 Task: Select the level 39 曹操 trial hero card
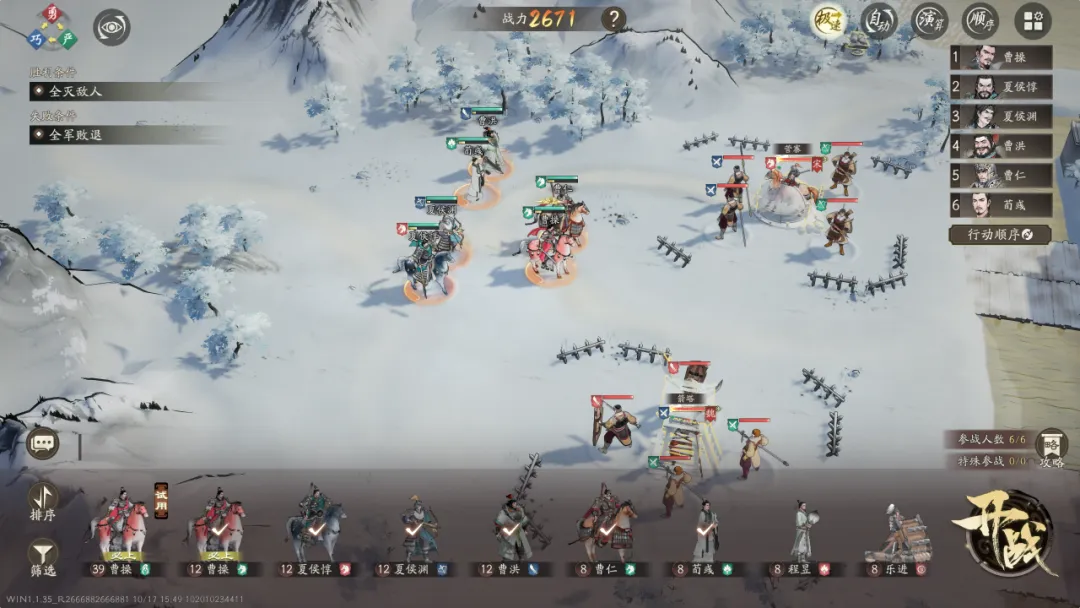(x=120, y=530)
